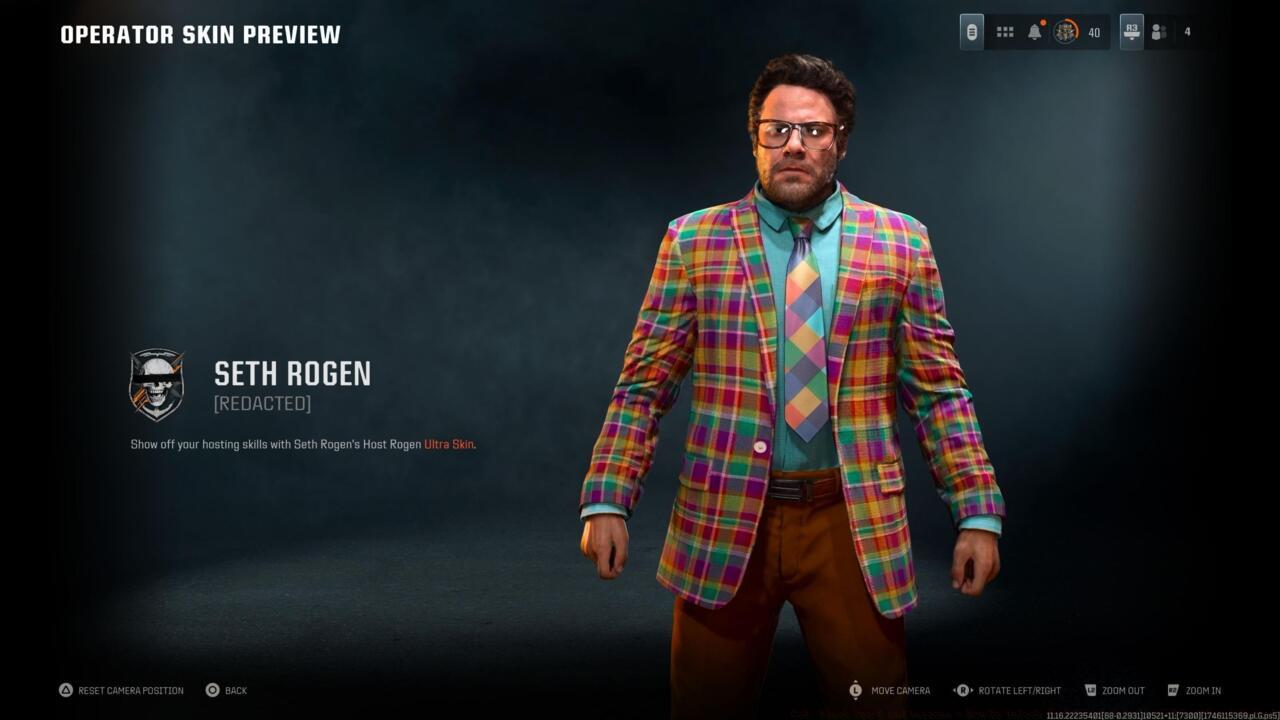The height and width of the screenshot is (720, 1280).
Task: Open the notifications bell icon
Action: [1034, 31]
